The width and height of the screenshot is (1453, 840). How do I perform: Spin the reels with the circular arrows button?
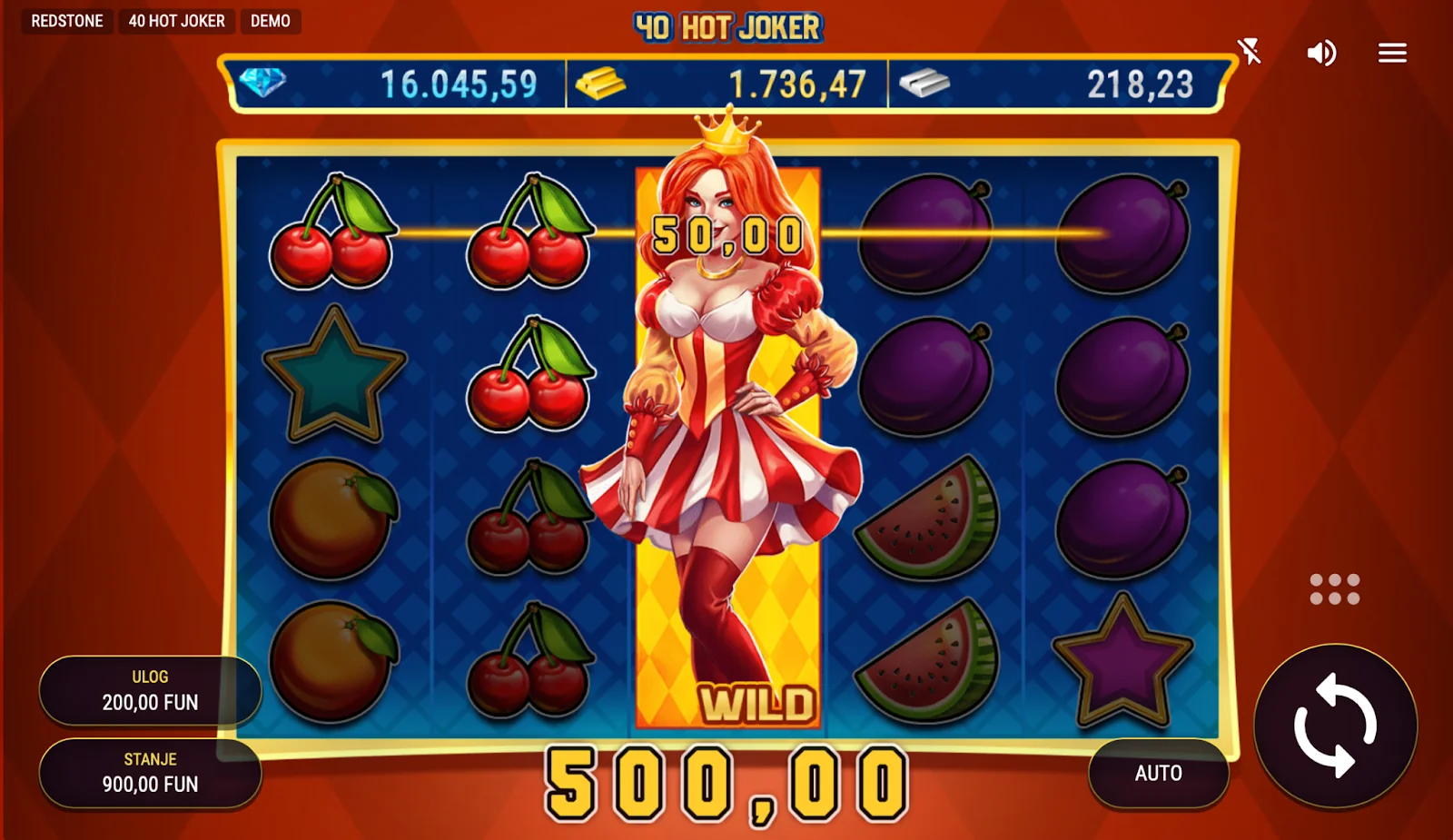[1335, 726]
